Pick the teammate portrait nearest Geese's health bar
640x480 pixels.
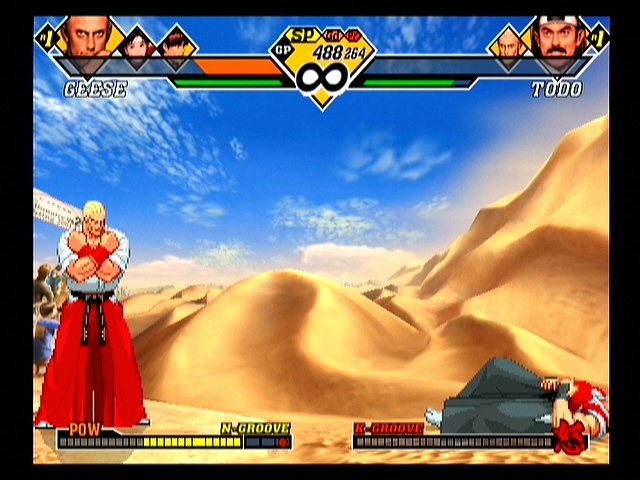[x=177, y=45]
